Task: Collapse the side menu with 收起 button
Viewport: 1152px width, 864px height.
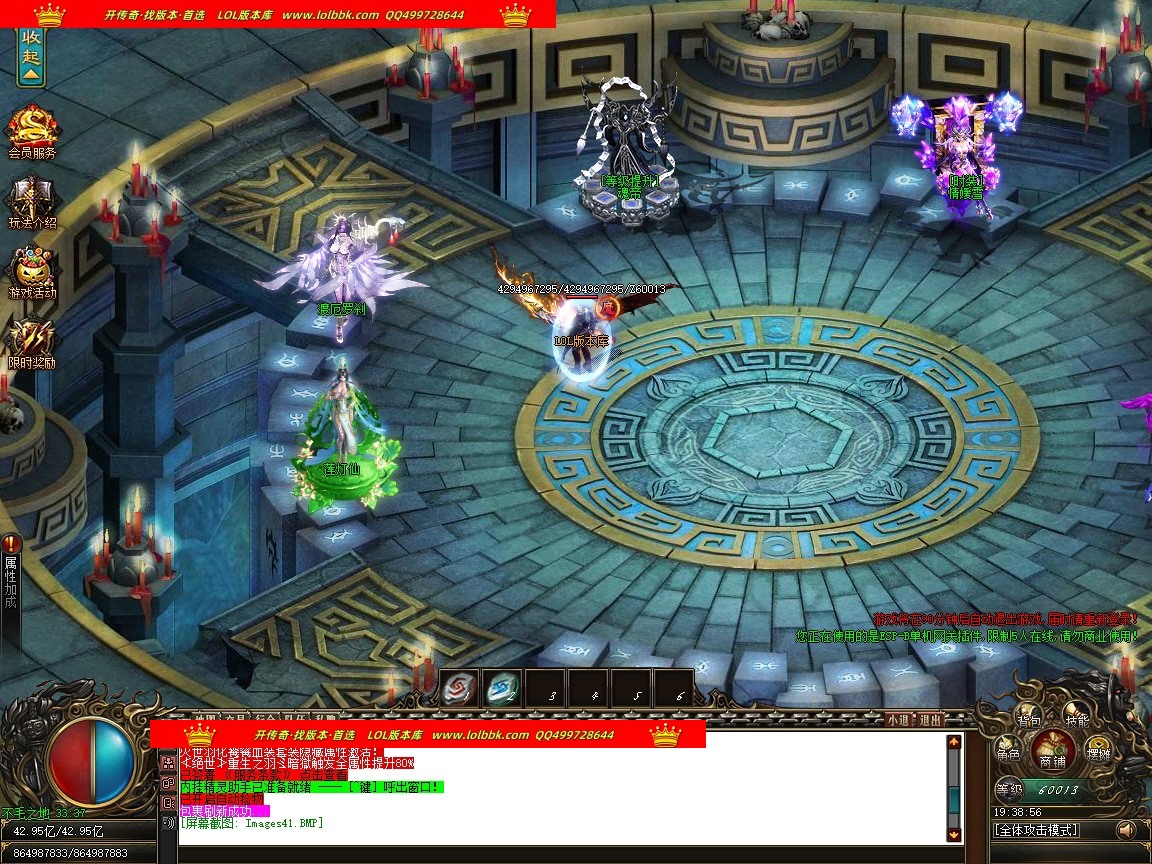Action: (x=31, y=57)
